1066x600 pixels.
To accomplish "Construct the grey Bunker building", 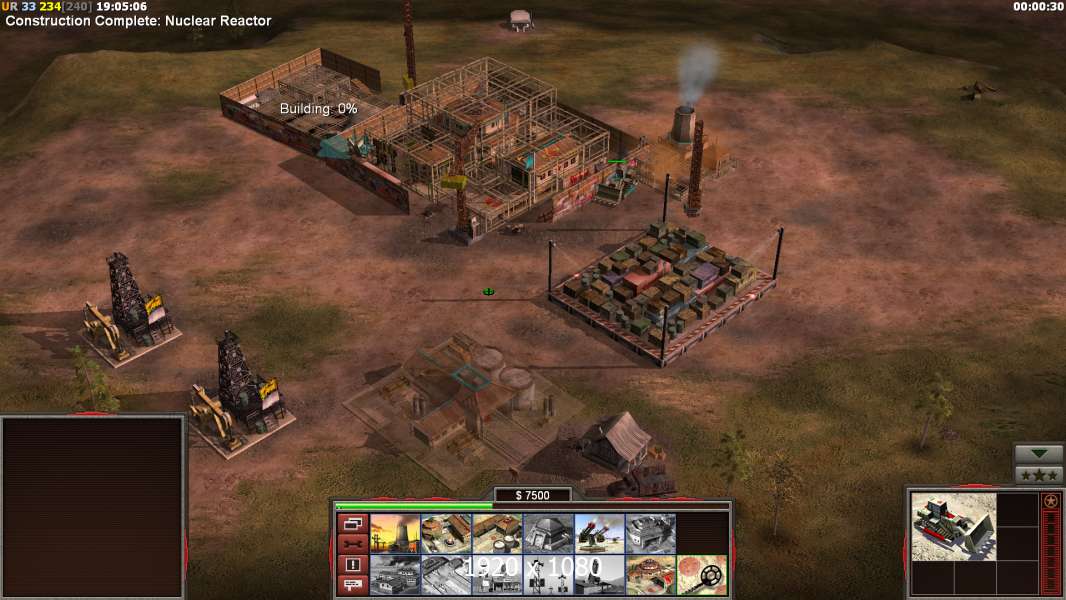I will [x=547, y=534].
